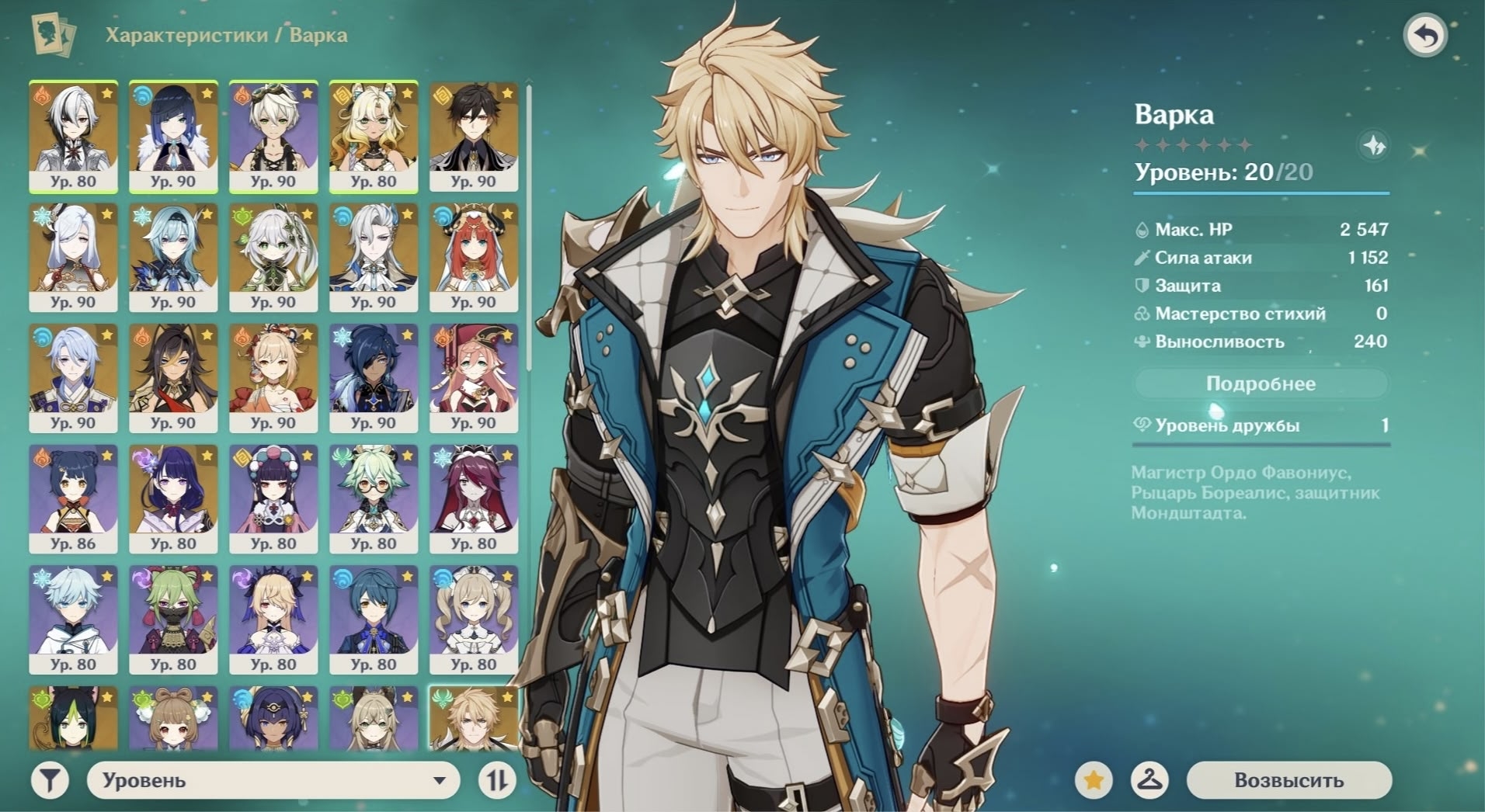
Task: Toggle the sort order arrows button
Action: (x=497, y=780)
